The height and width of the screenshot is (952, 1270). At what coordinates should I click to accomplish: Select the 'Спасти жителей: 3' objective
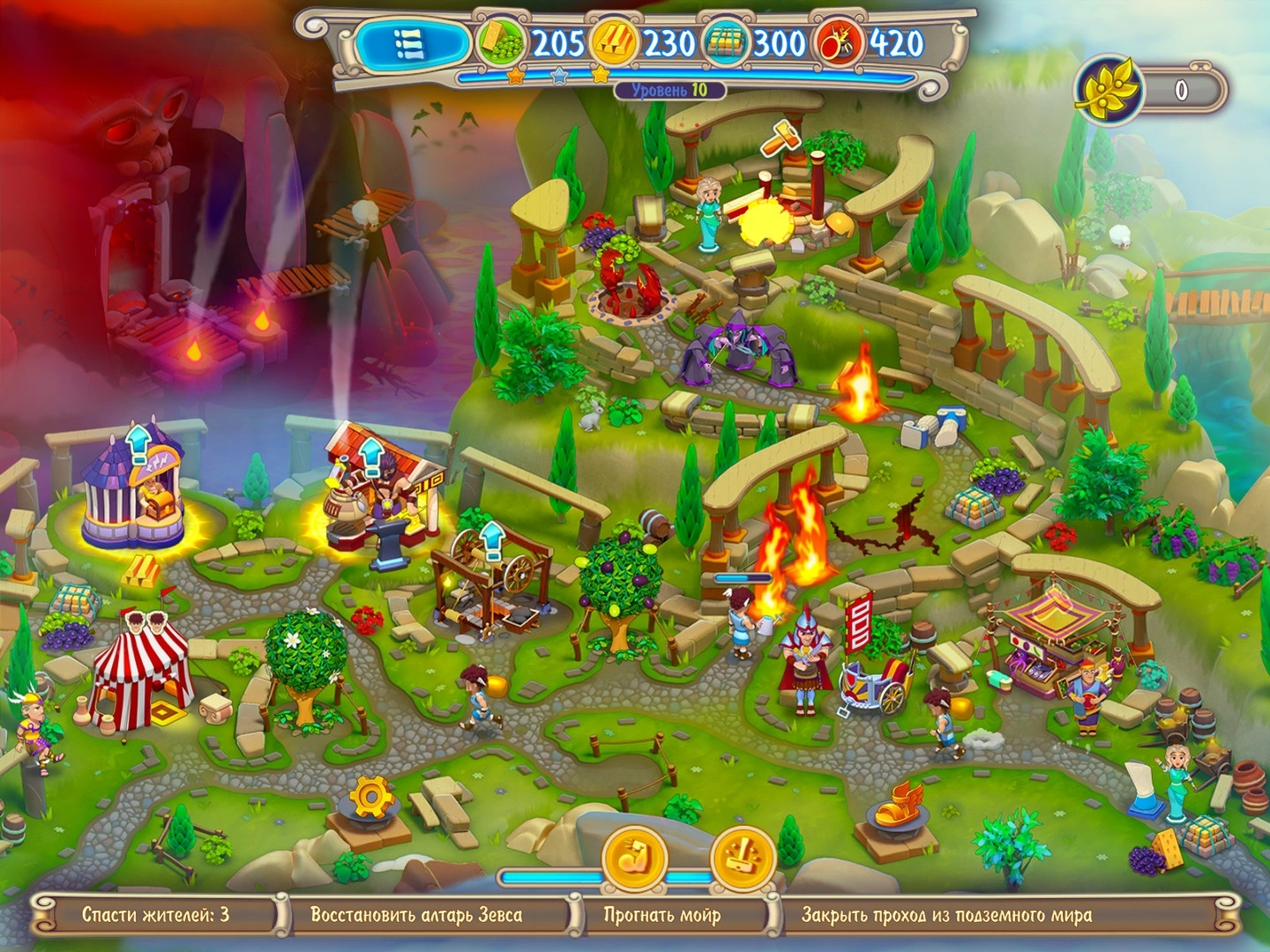pos(155,915)
